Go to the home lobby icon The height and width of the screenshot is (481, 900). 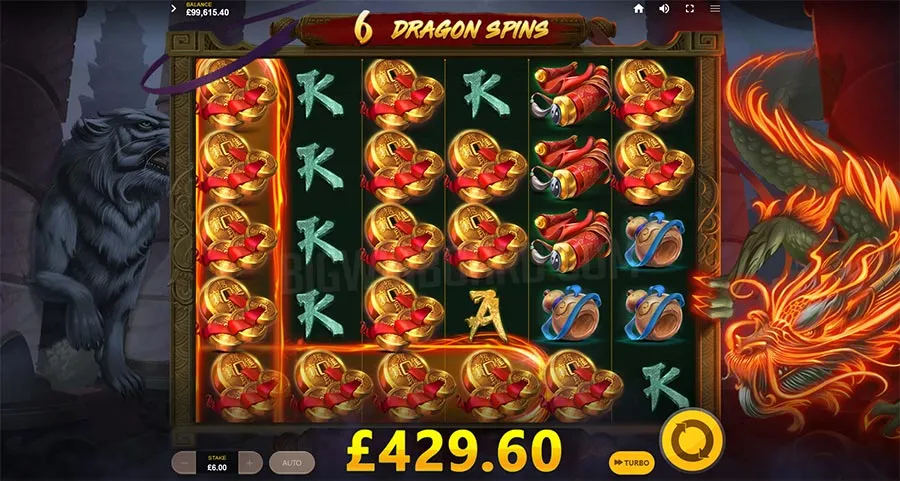pyautogui.click(x=639, y=9)
